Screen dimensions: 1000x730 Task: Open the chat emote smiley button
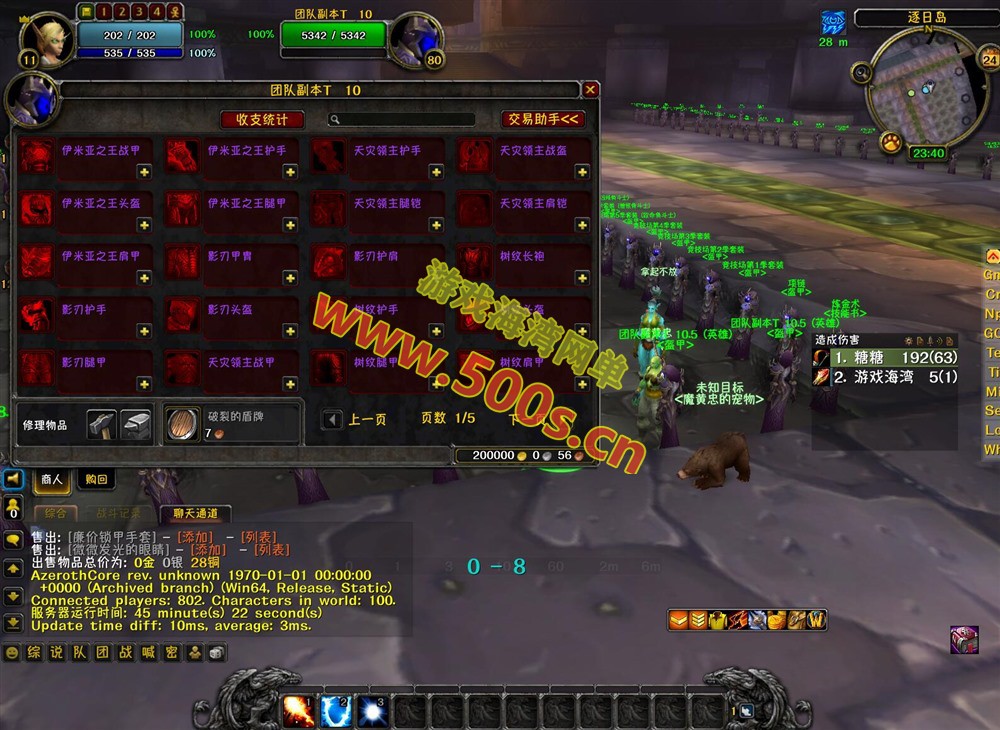click(x=12, y=652)
